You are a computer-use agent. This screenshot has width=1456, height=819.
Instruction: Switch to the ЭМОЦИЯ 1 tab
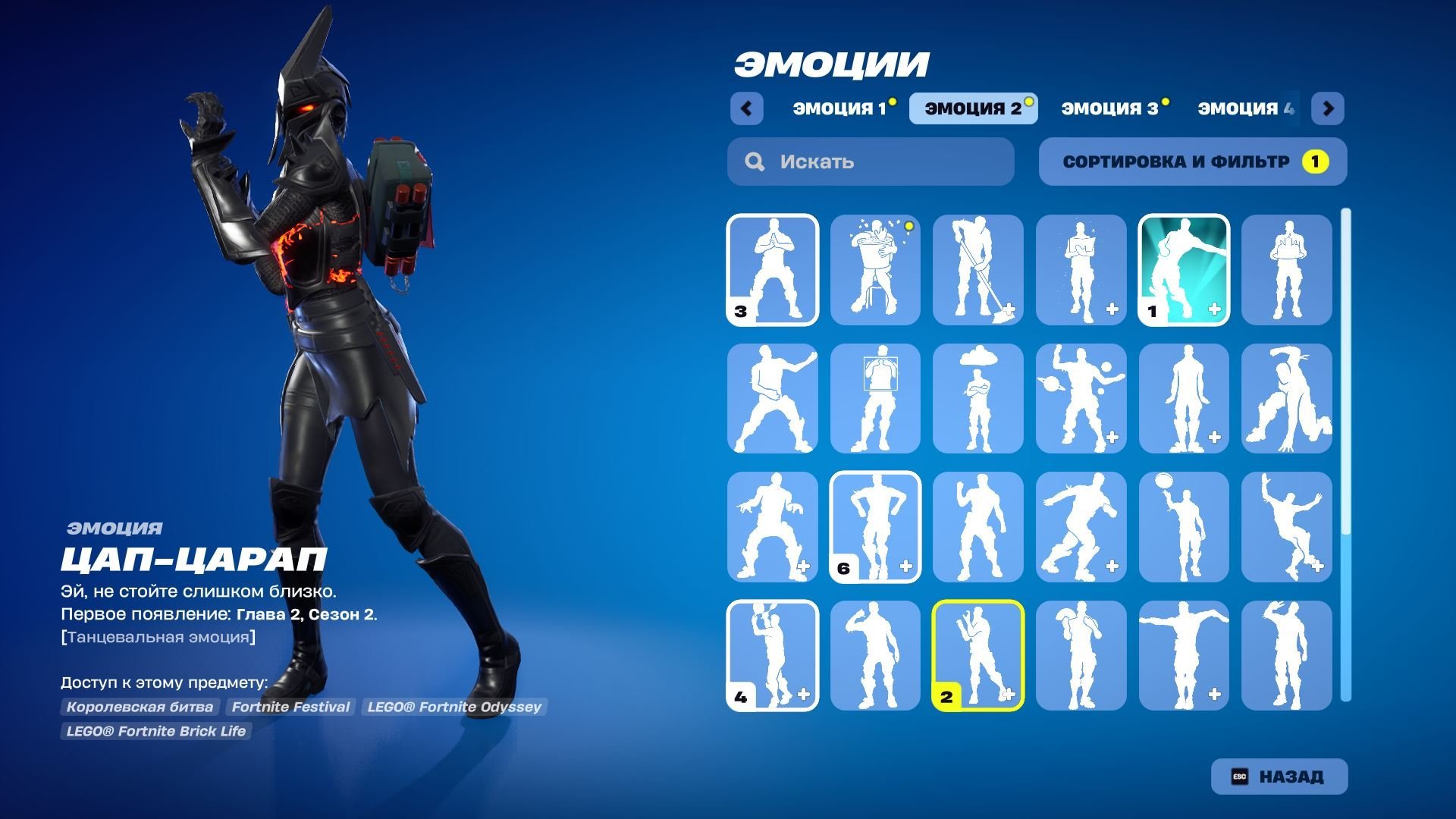(x=839, y=108)
